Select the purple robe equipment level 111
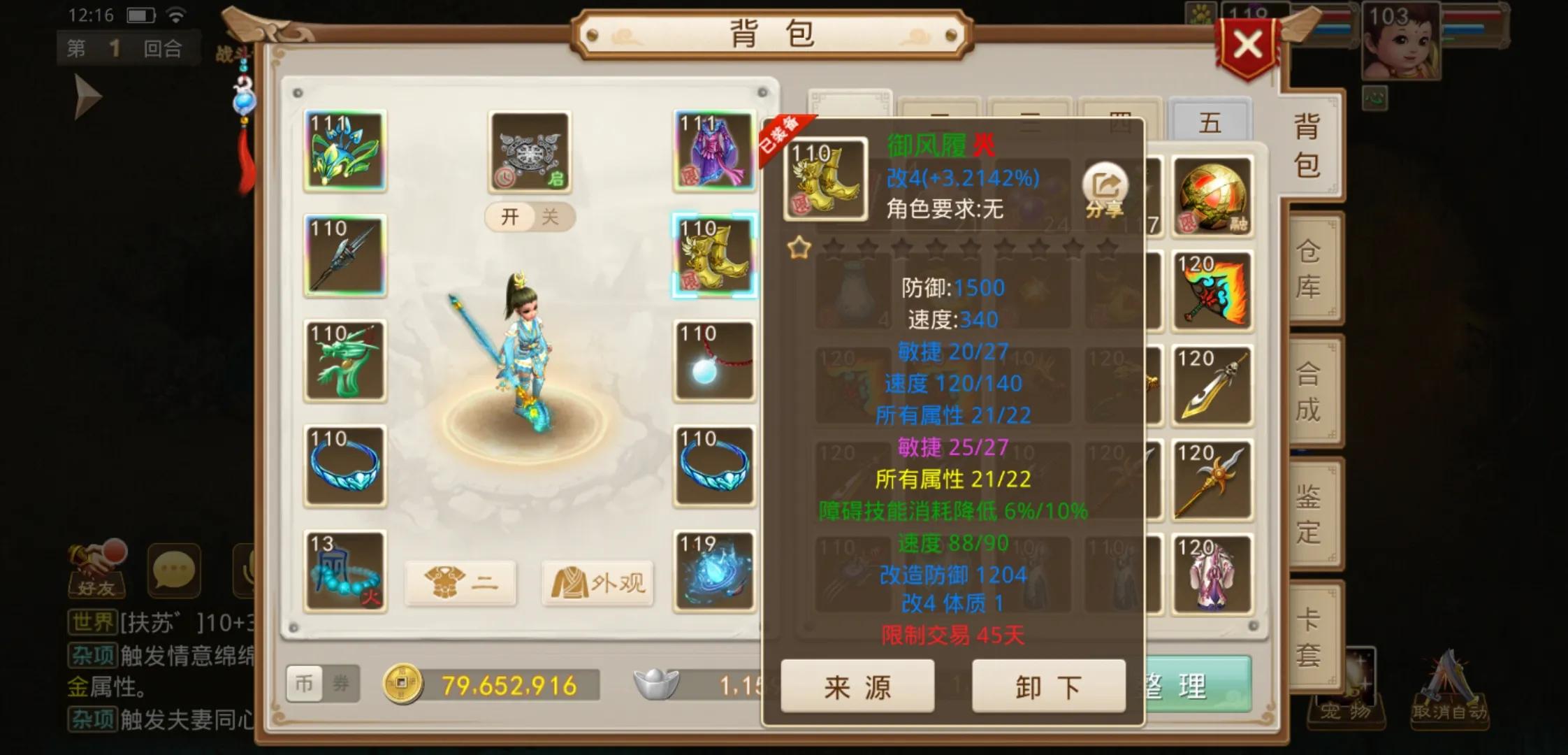The width and height of the screenshot is (1568, 755). coord(713,153)
